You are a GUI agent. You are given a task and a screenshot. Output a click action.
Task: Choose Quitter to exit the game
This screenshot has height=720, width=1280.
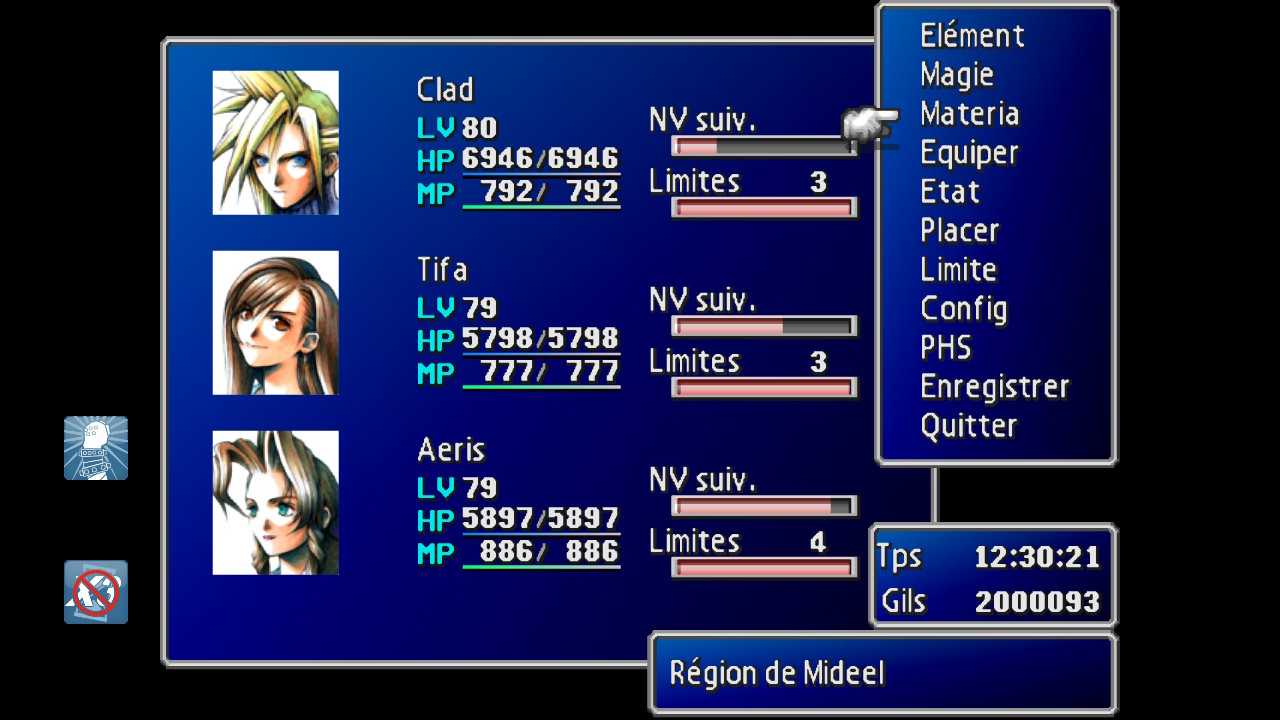(968, 426)
